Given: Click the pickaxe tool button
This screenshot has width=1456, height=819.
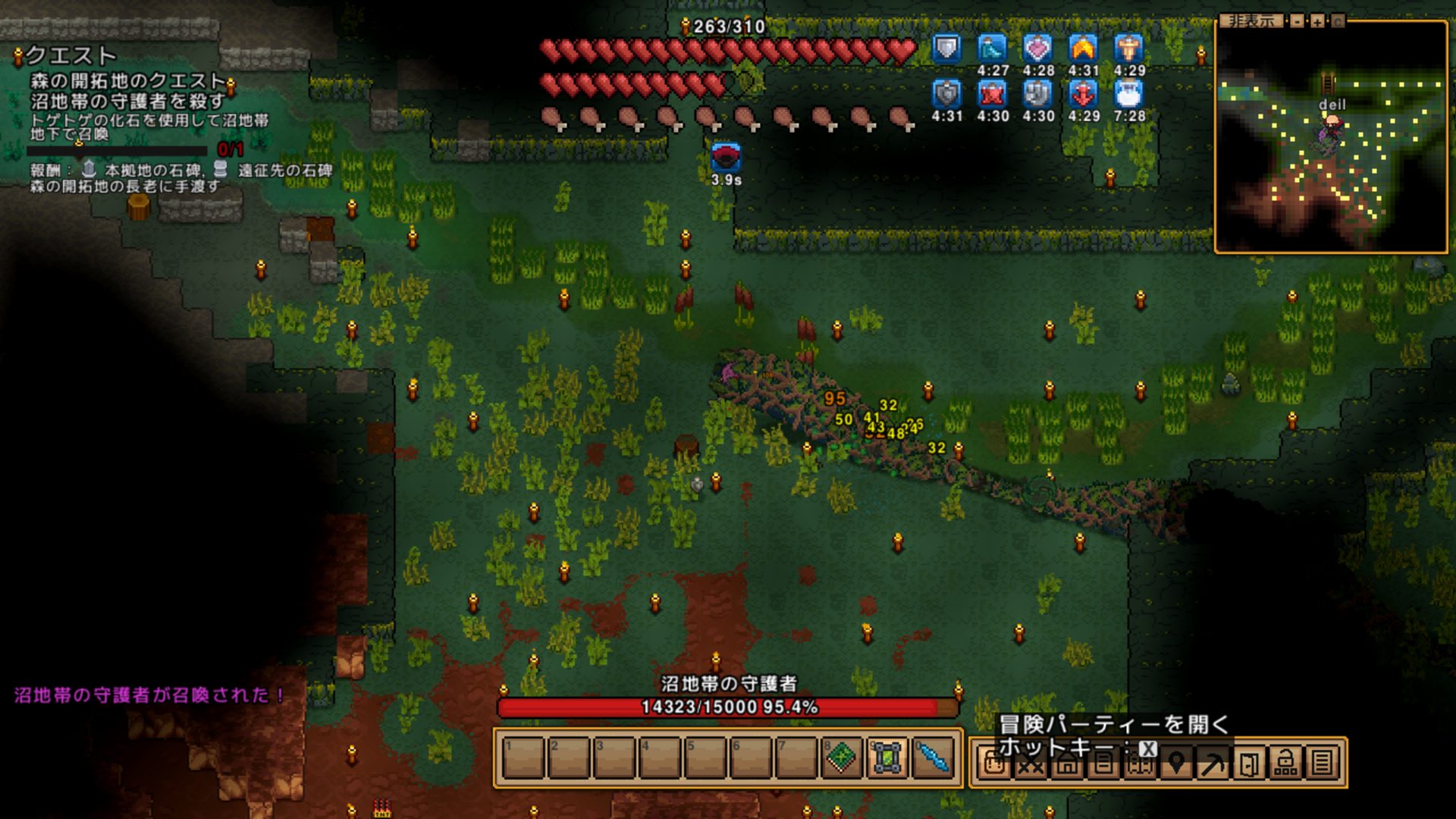Looking at the screenshot, I should (1213, 763).
